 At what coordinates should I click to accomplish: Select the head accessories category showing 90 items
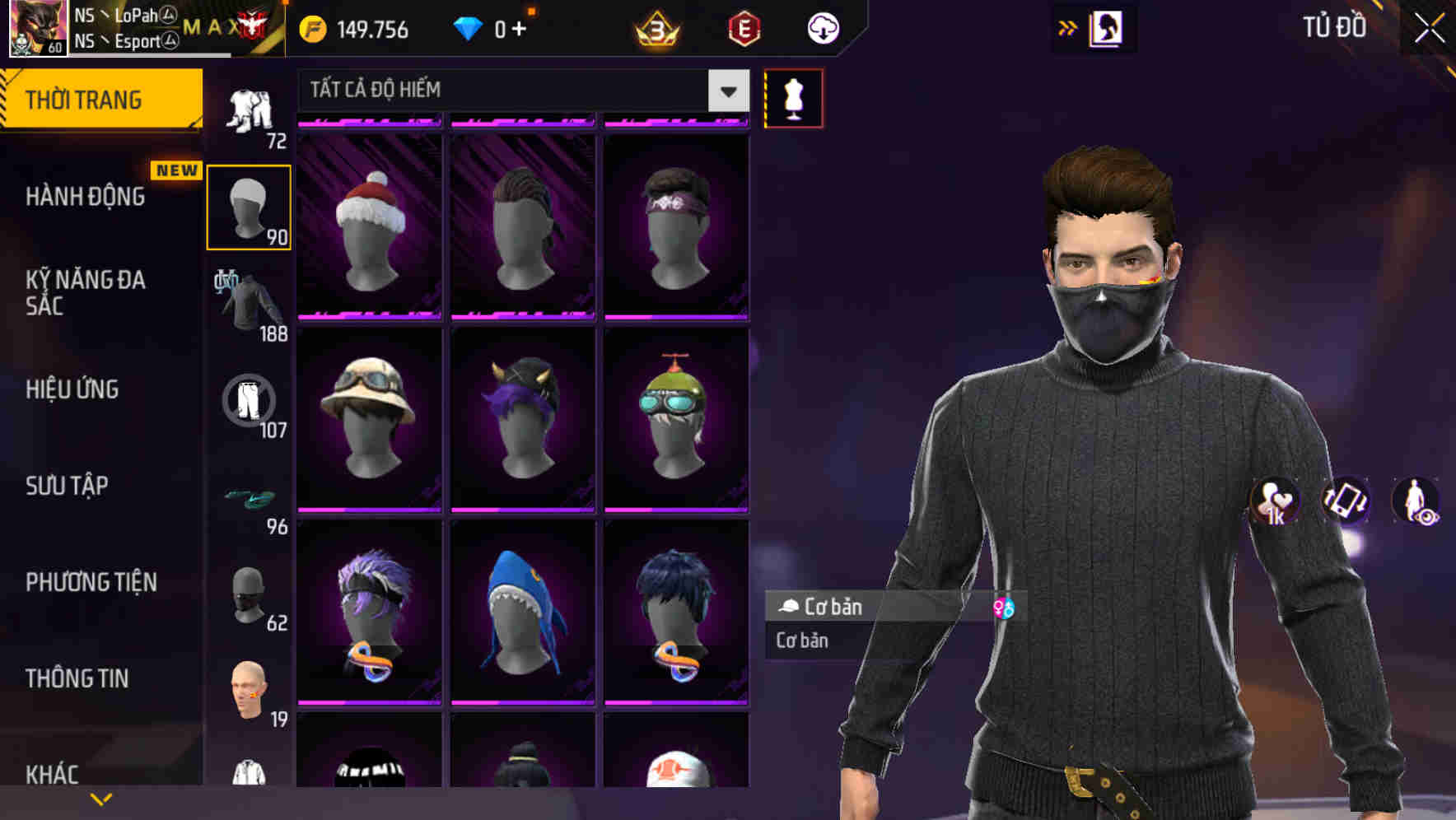[249, 206]
